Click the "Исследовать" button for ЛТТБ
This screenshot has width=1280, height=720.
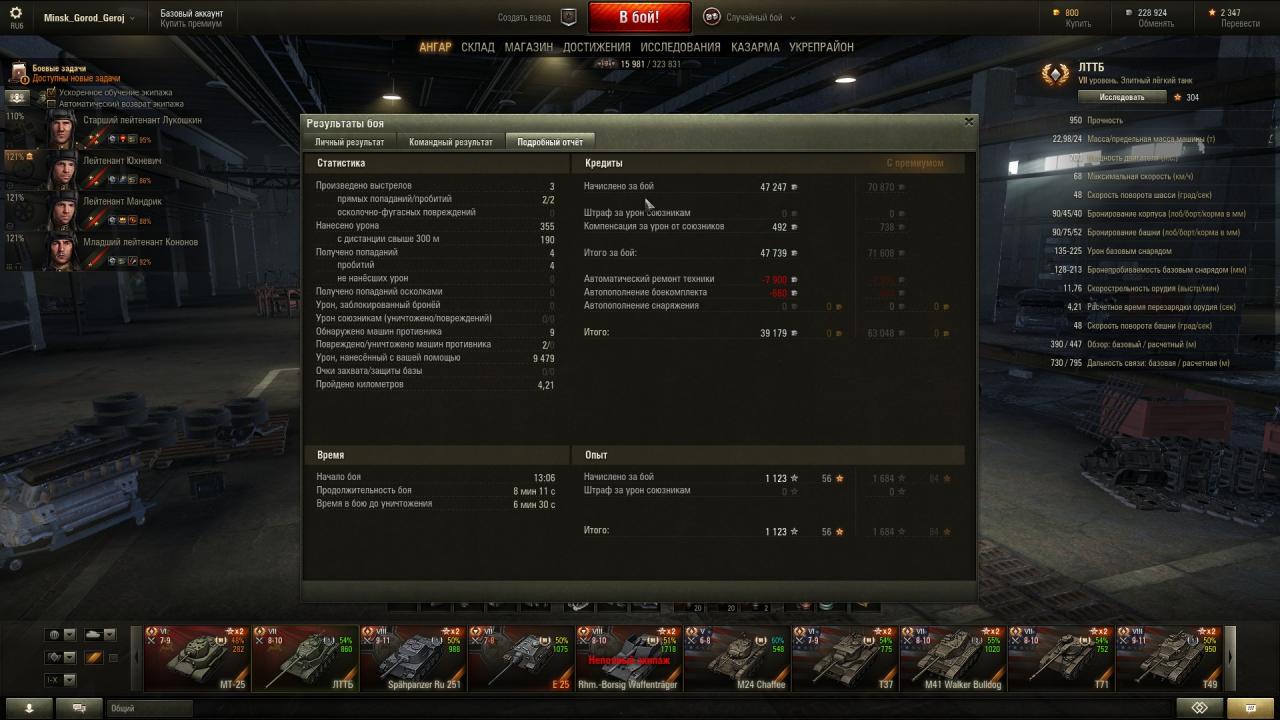coord(1122,97)
